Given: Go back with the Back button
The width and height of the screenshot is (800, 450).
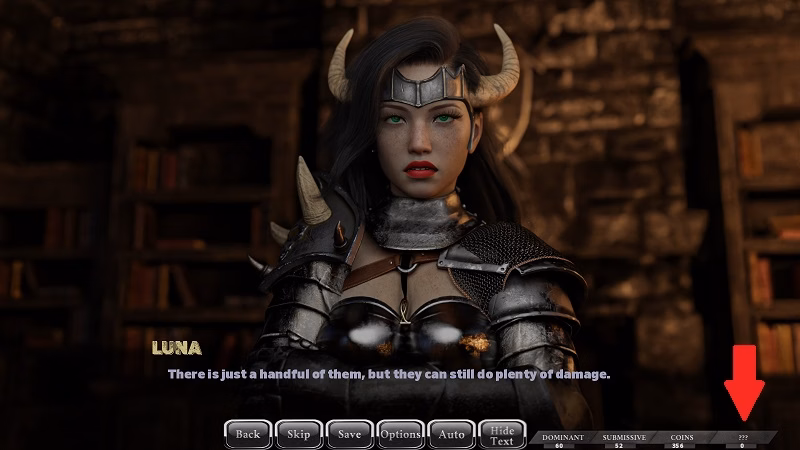Looking at the screenshot, I should click(x=247, y=434).
